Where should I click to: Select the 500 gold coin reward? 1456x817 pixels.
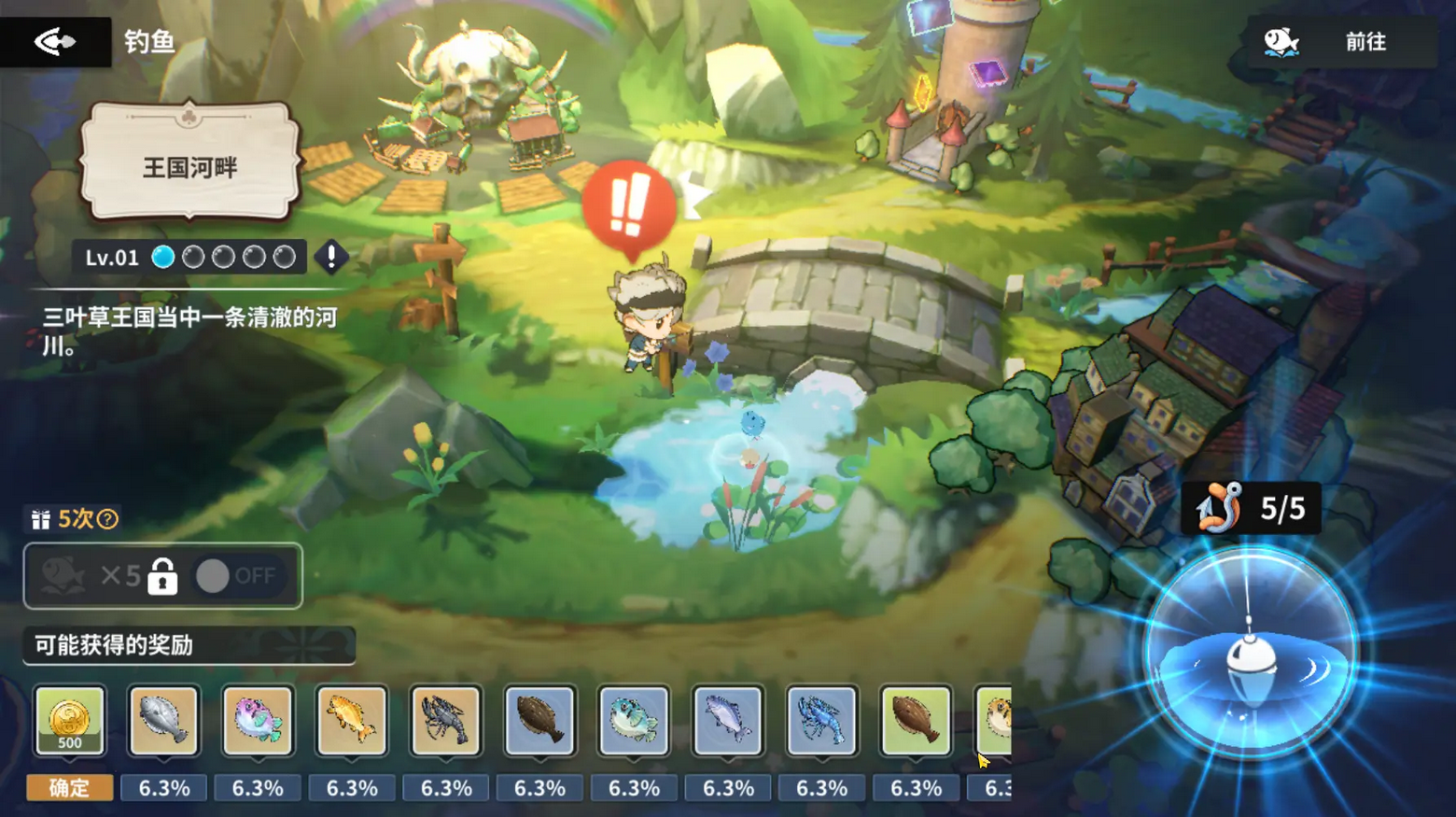[70, 720]
